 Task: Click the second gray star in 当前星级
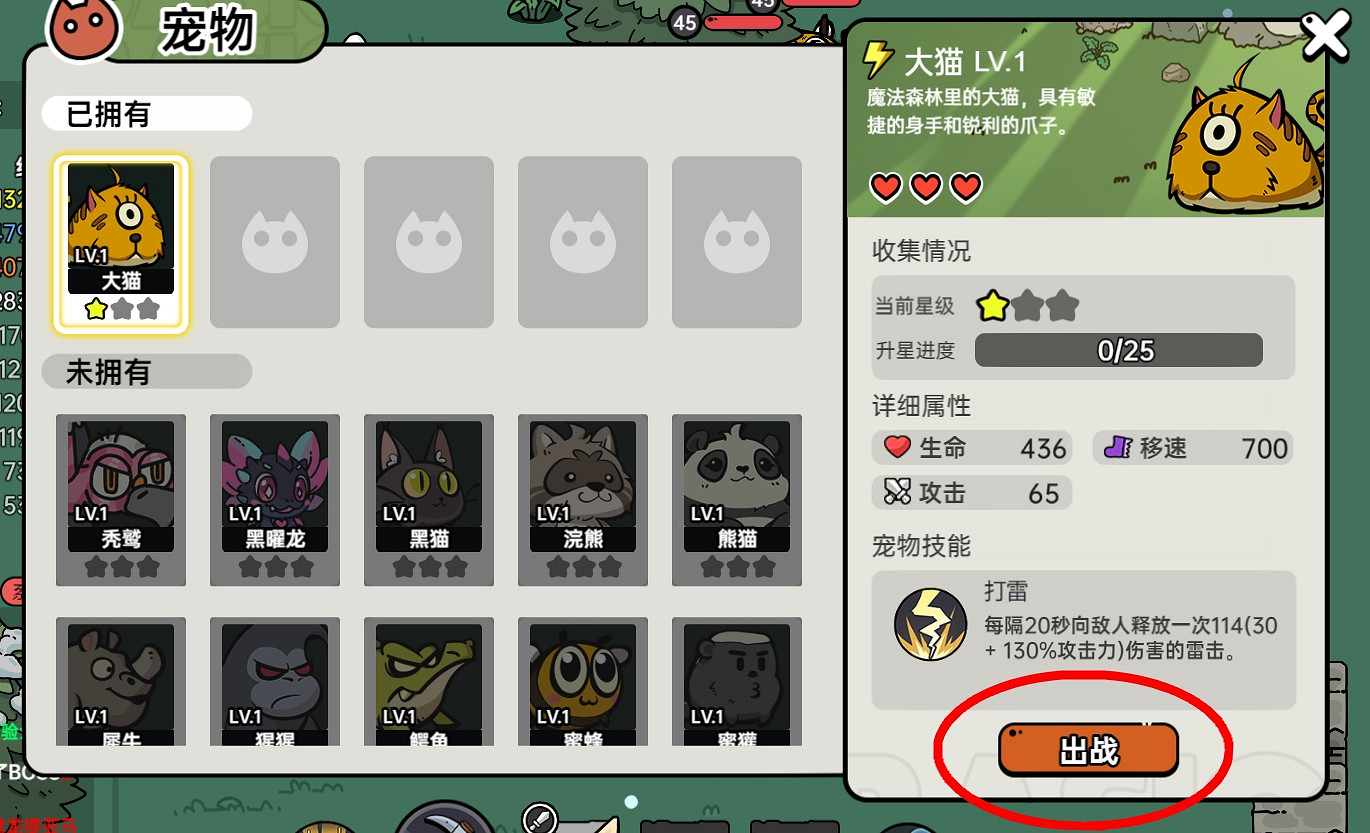pyautogui.click(x=1028, y=307)
